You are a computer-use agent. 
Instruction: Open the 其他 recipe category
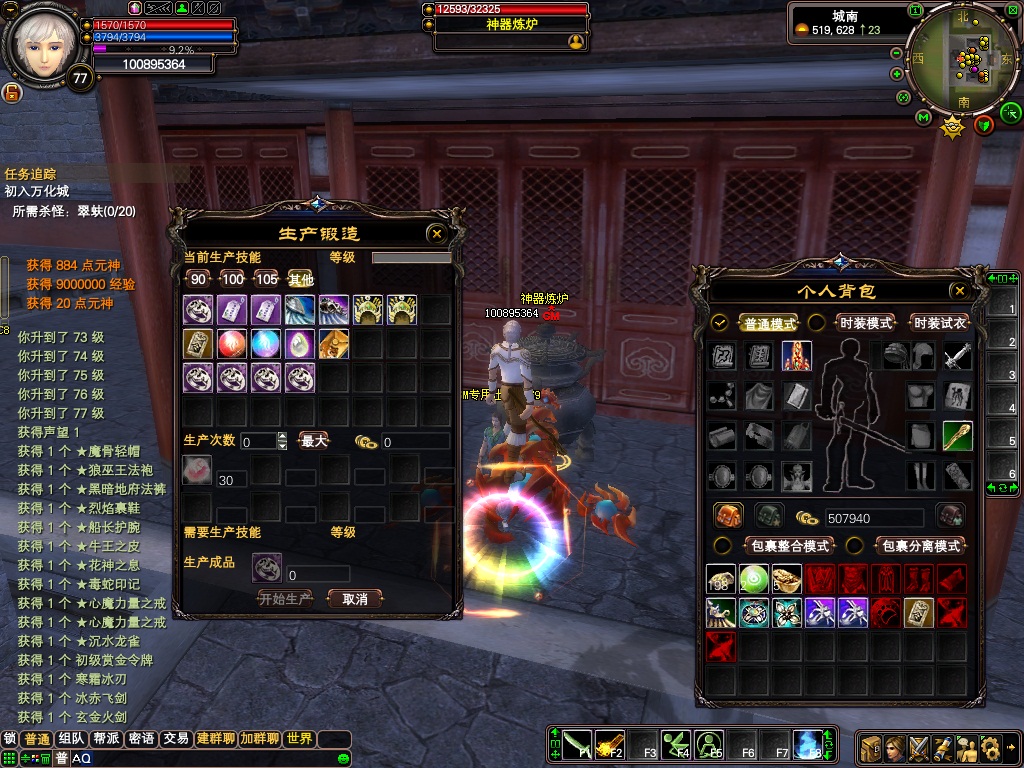301,279
